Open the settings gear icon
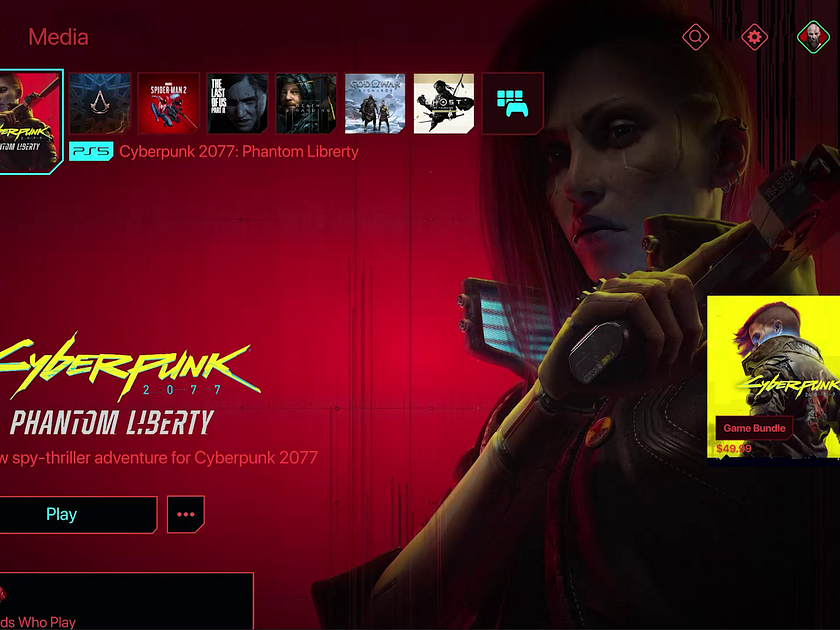This screenshot has height=630, width=840. point(754,38)
